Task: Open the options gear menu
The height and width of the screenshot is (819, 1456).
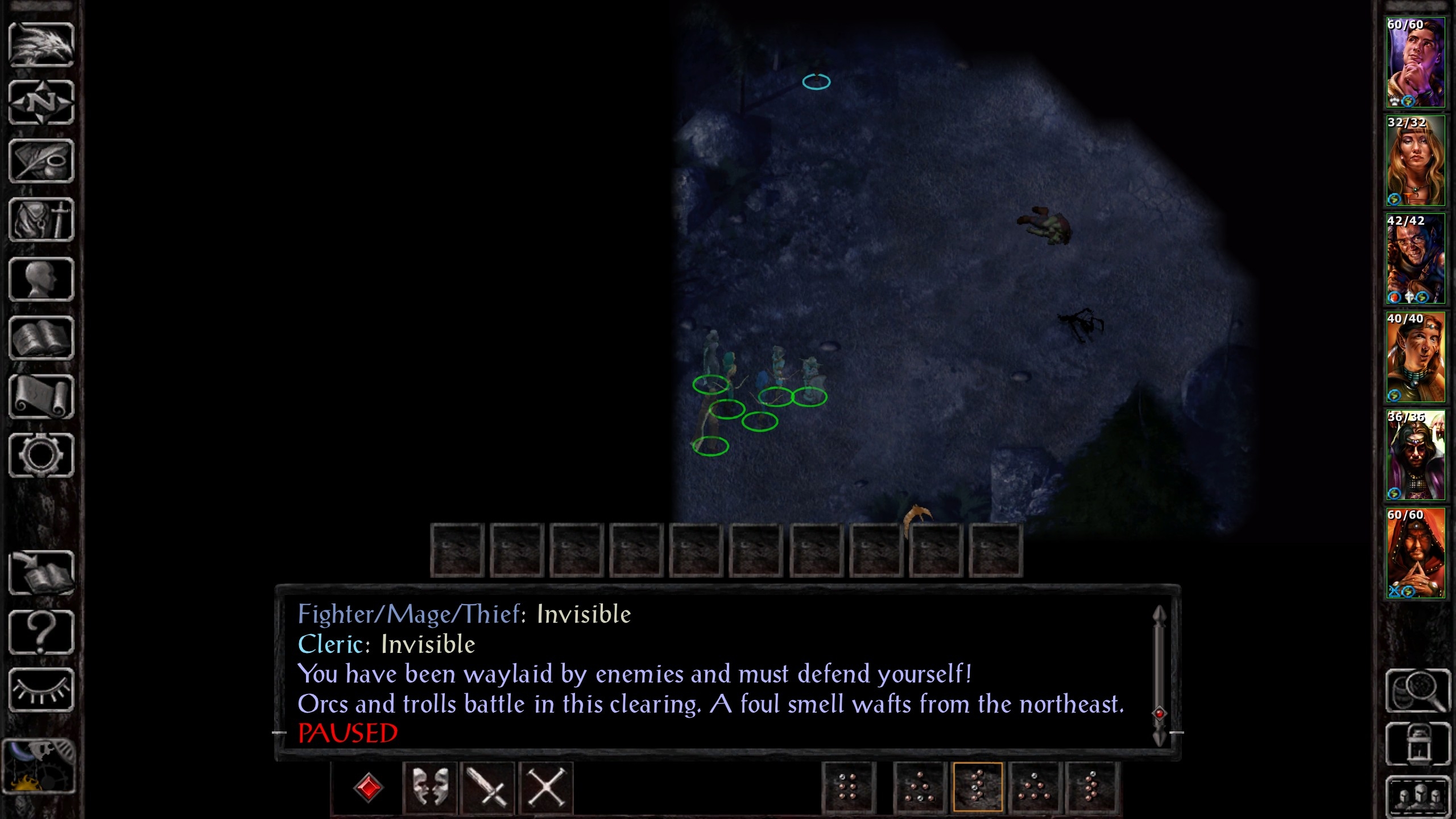Action: tap(42, 456)
